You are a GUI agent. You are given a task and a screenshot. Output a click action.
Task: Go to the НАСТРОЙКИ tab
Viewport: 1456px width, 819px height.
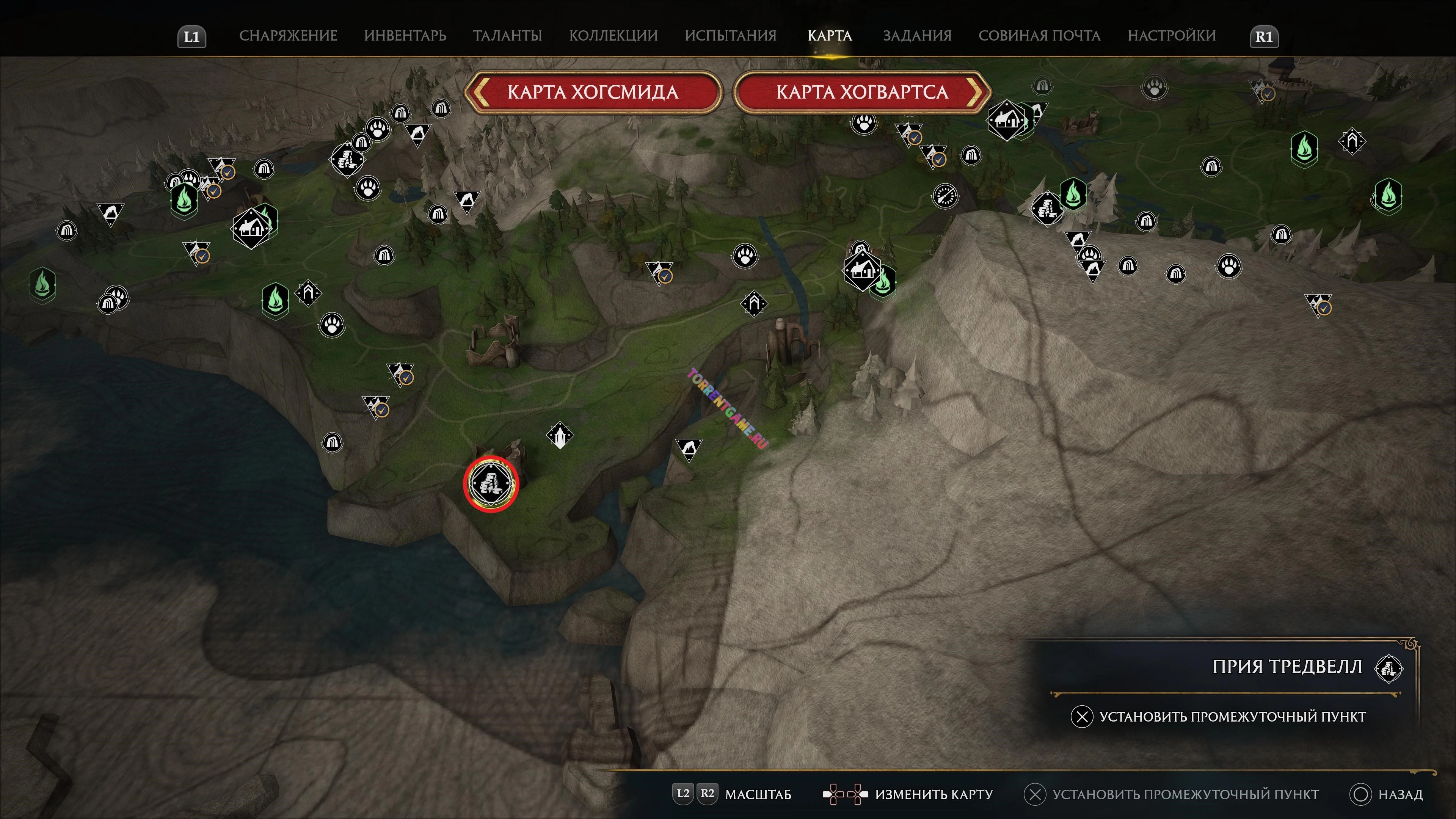[1171, 36]
